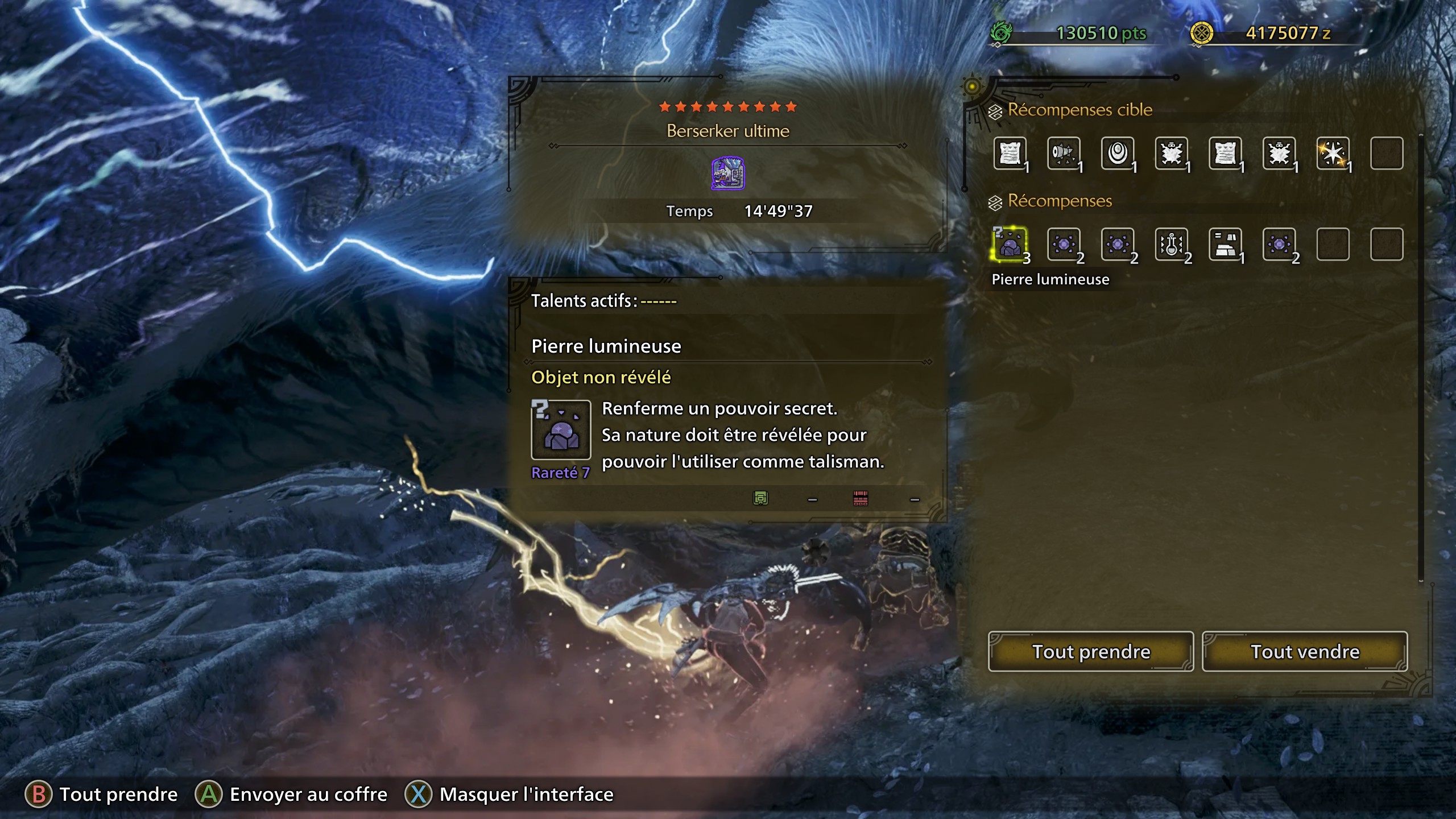1456x819 pixels.
Task: Click the Tout vendre button
Action: [x=1304, y=652]
